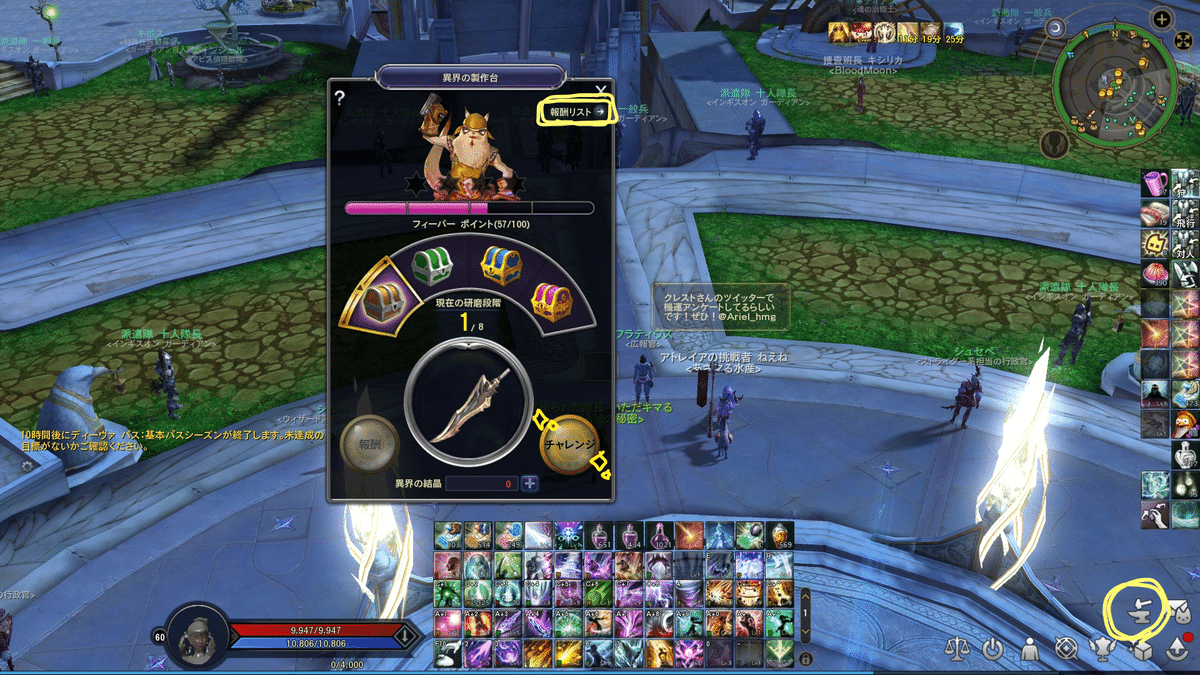Open the character silhouette profile icon
This screenshot has height=675, width=1200.
(1029, 648)
